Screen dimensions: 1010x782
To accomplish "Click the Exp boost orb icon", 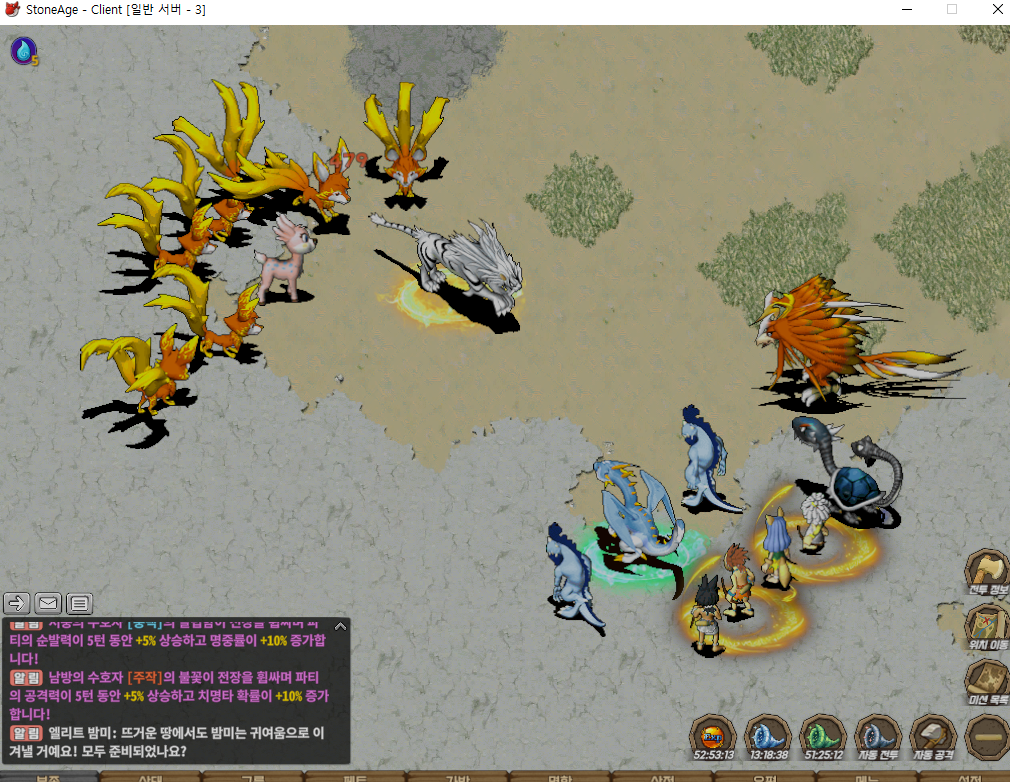I will tap(714, 735).
